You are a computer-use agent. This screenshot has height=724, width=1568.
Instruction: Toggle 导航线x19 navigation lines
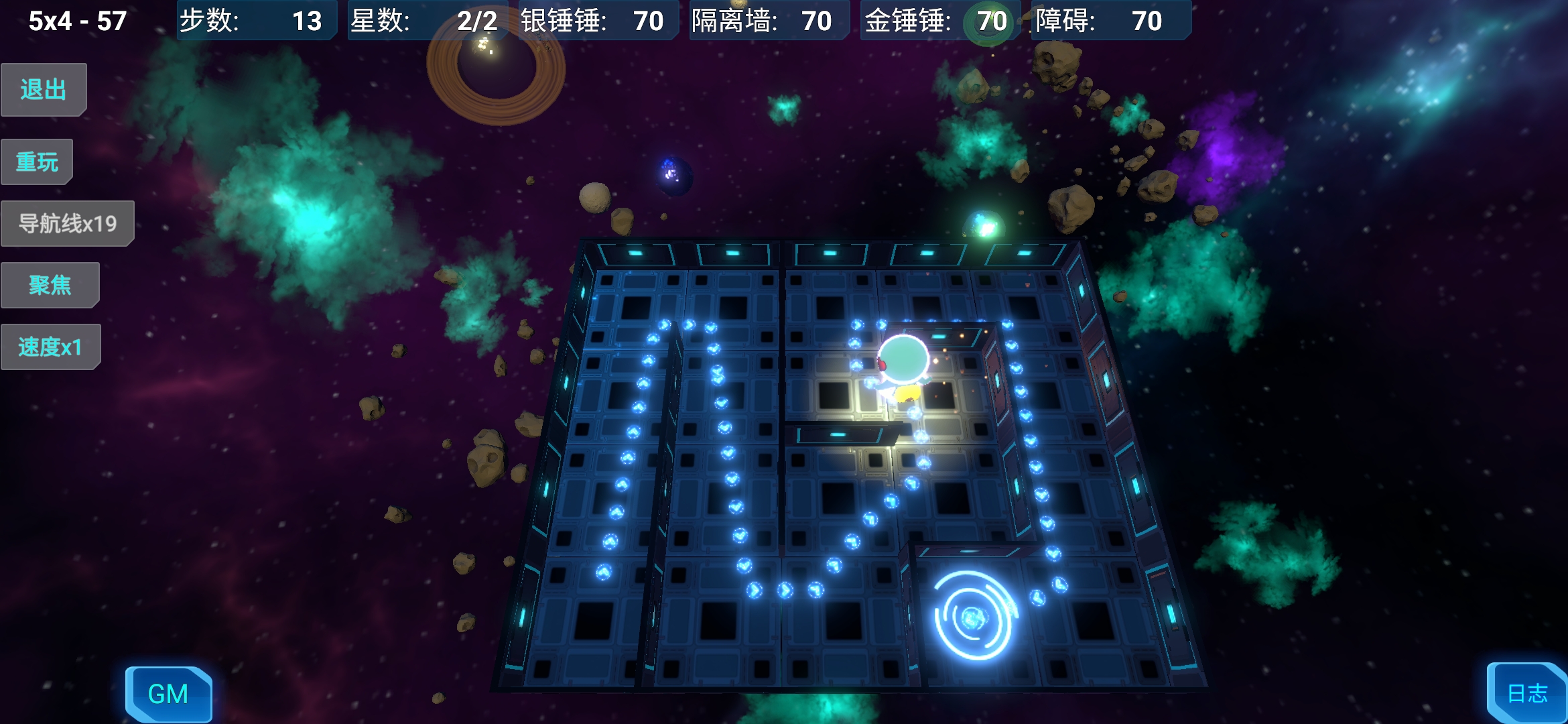(x=67, y=223)
